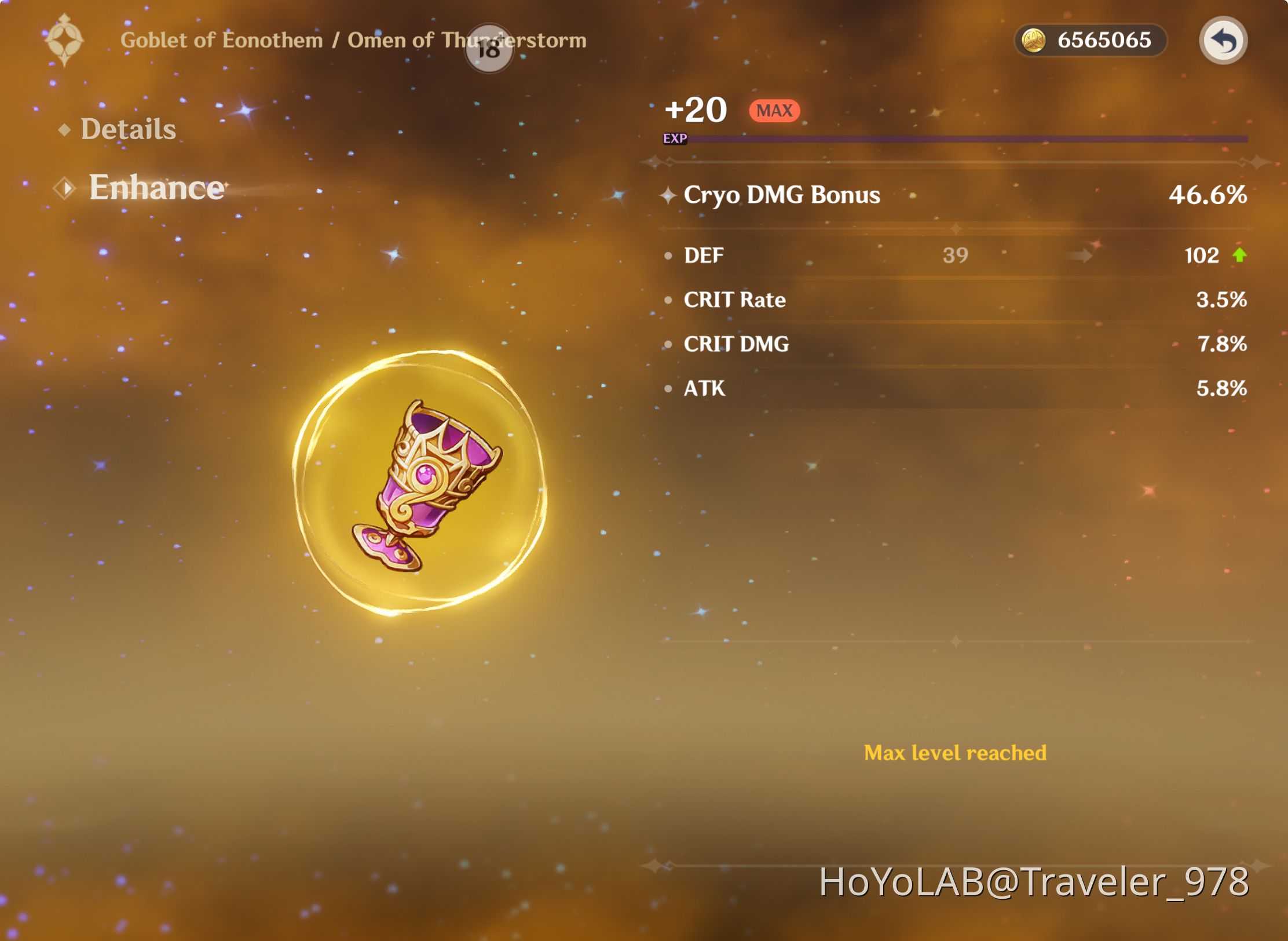1288x941 pixels.
Task: Click the green DEF increase arrow
Action: [x=1239, y=255]
